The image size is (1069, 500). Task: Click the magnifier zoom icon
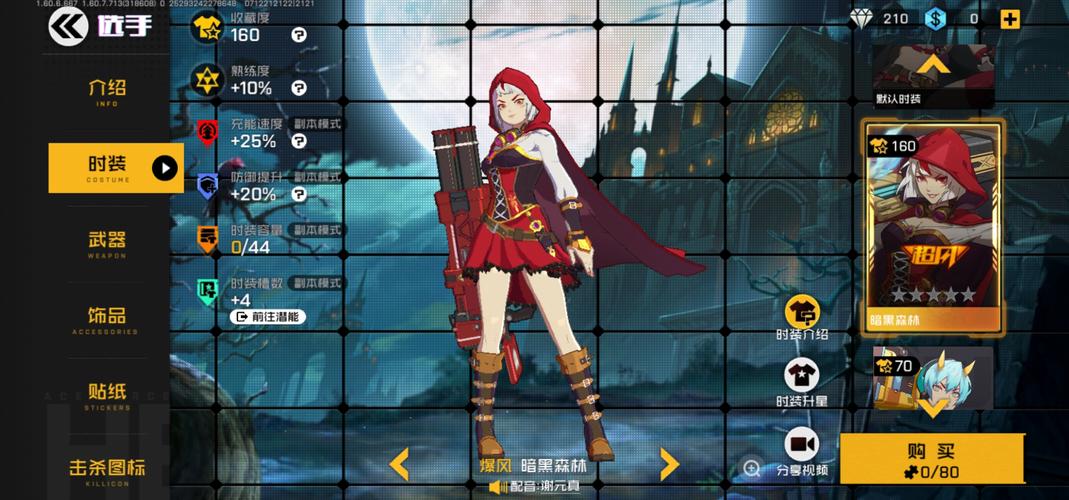coord(752,468)
